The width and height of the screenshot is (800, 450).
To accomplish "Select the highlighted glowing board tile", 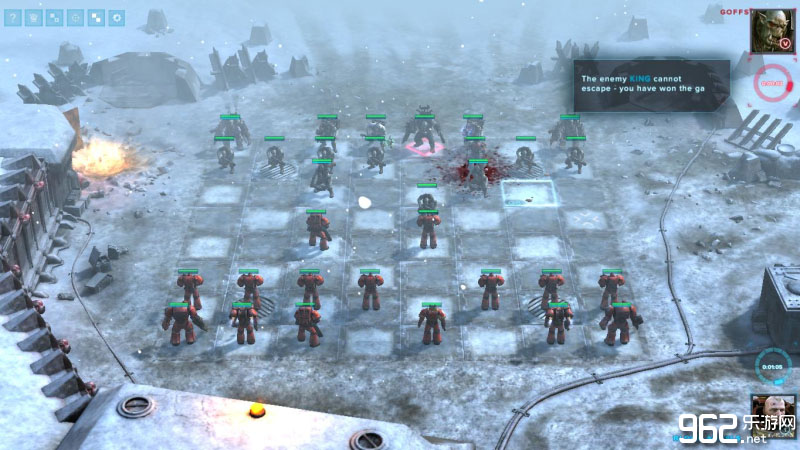I will [x=528, y=192].
